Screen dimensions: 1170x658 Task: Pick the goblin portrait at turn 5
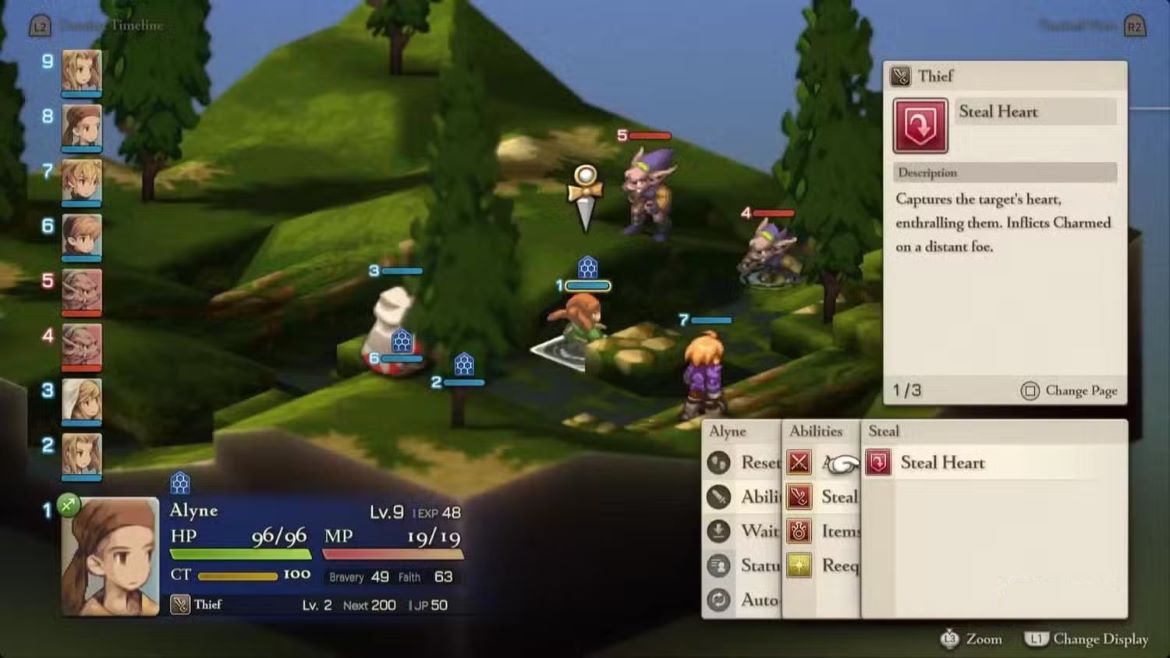[82, 290]
